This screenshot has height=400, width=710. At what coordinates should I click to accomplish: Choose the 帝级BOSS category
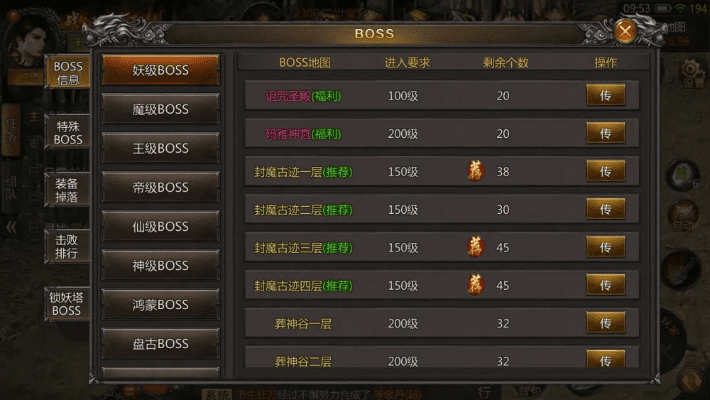[x=160, y=188]
